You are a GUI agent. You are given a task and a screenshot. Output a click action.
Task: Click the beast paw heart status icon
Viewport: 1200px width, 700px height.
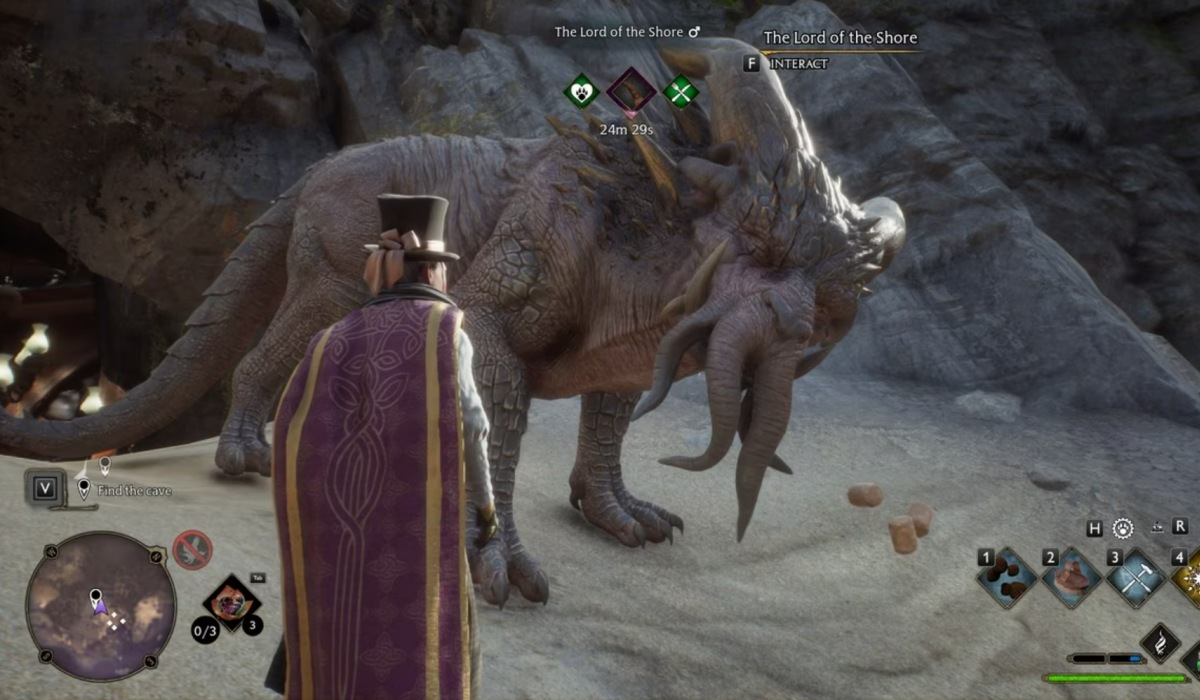pos(581,93)
